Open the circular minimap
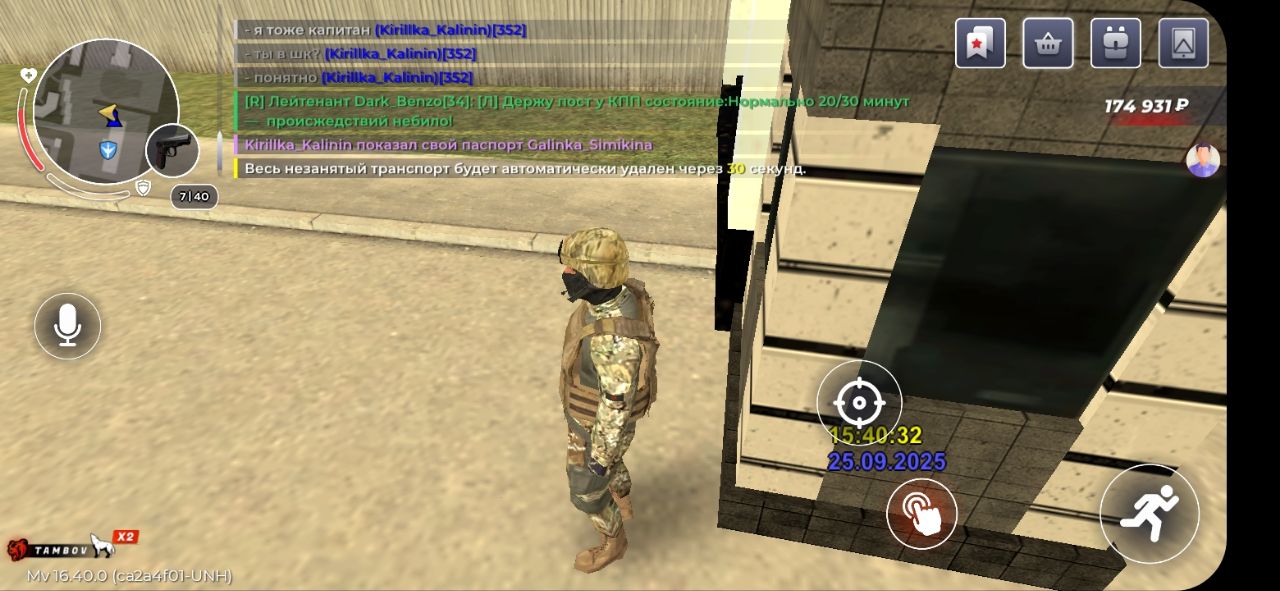Screen dimensions: 1280x591 click(105, 111)
